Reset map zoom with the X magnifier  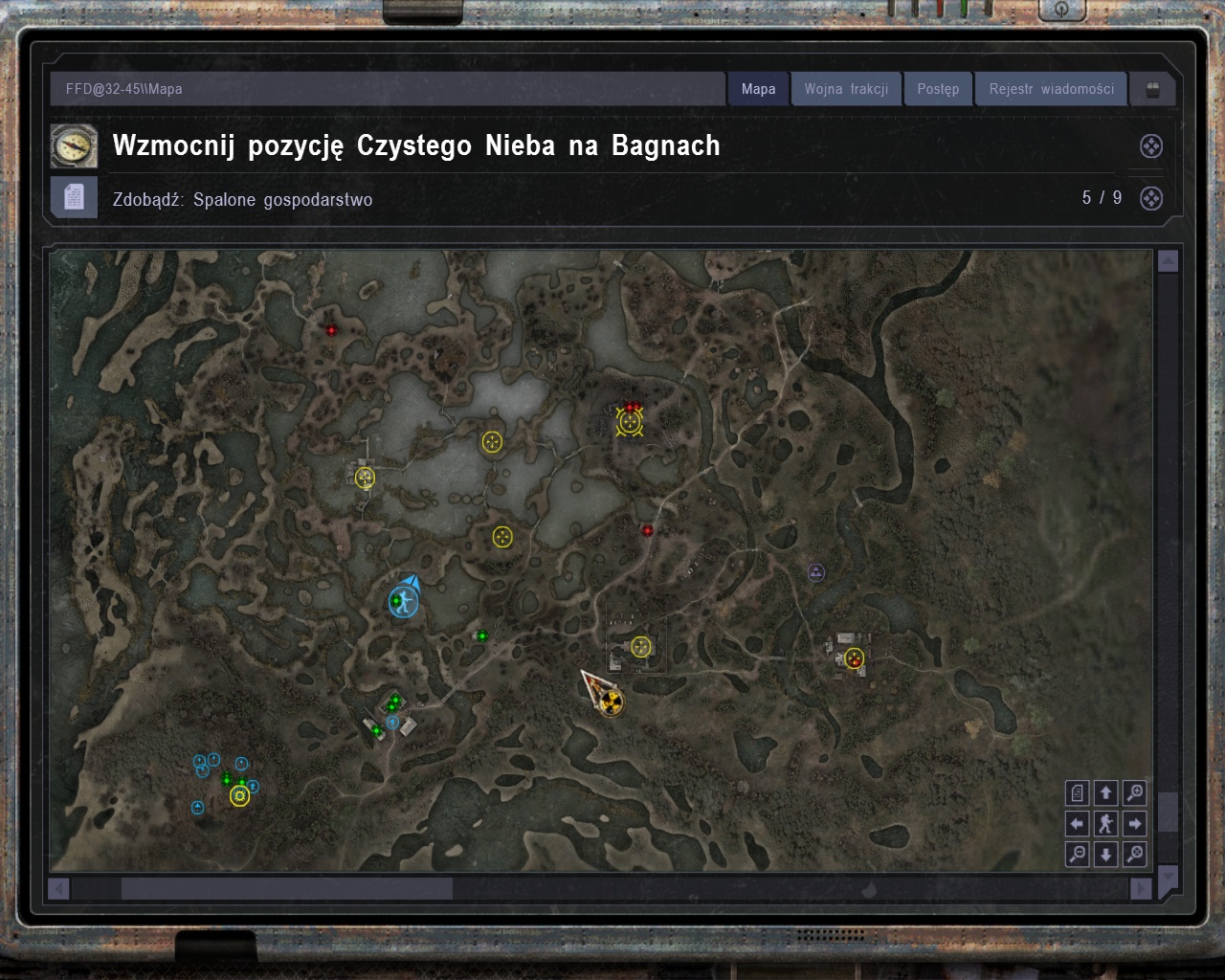(1135, 854)
